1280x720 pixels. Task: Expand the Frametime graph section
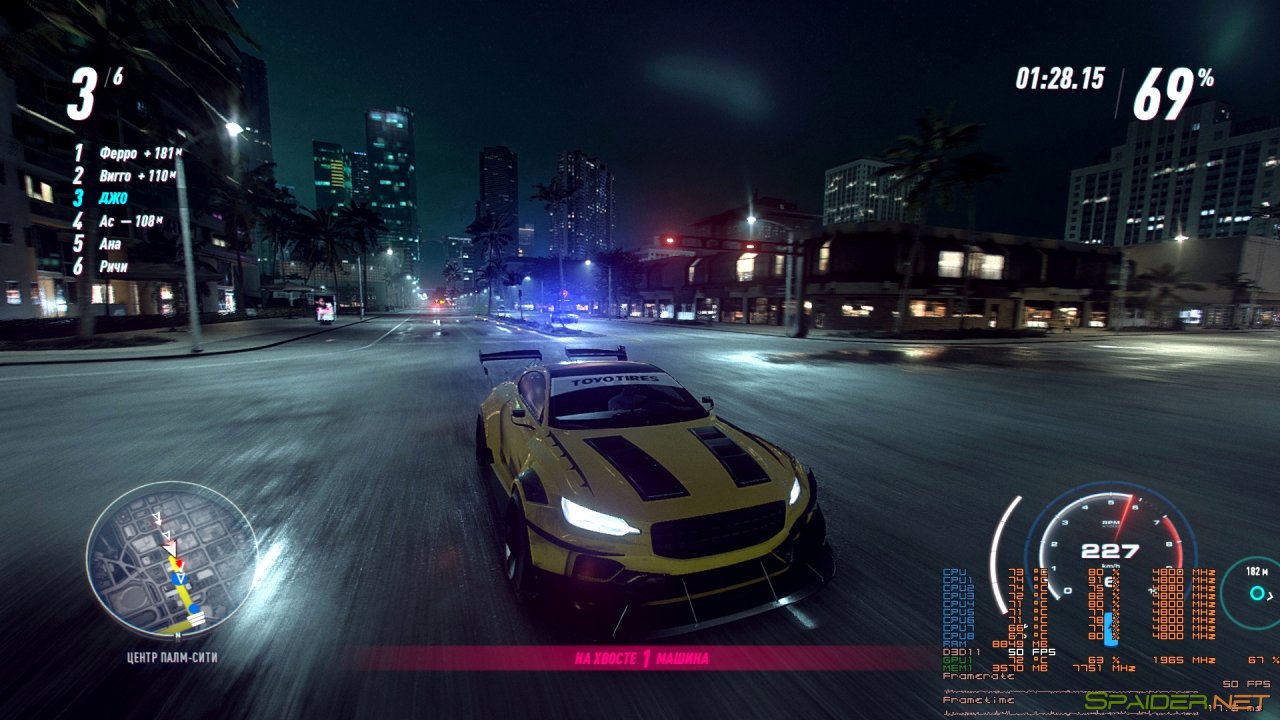pos(976,699)
